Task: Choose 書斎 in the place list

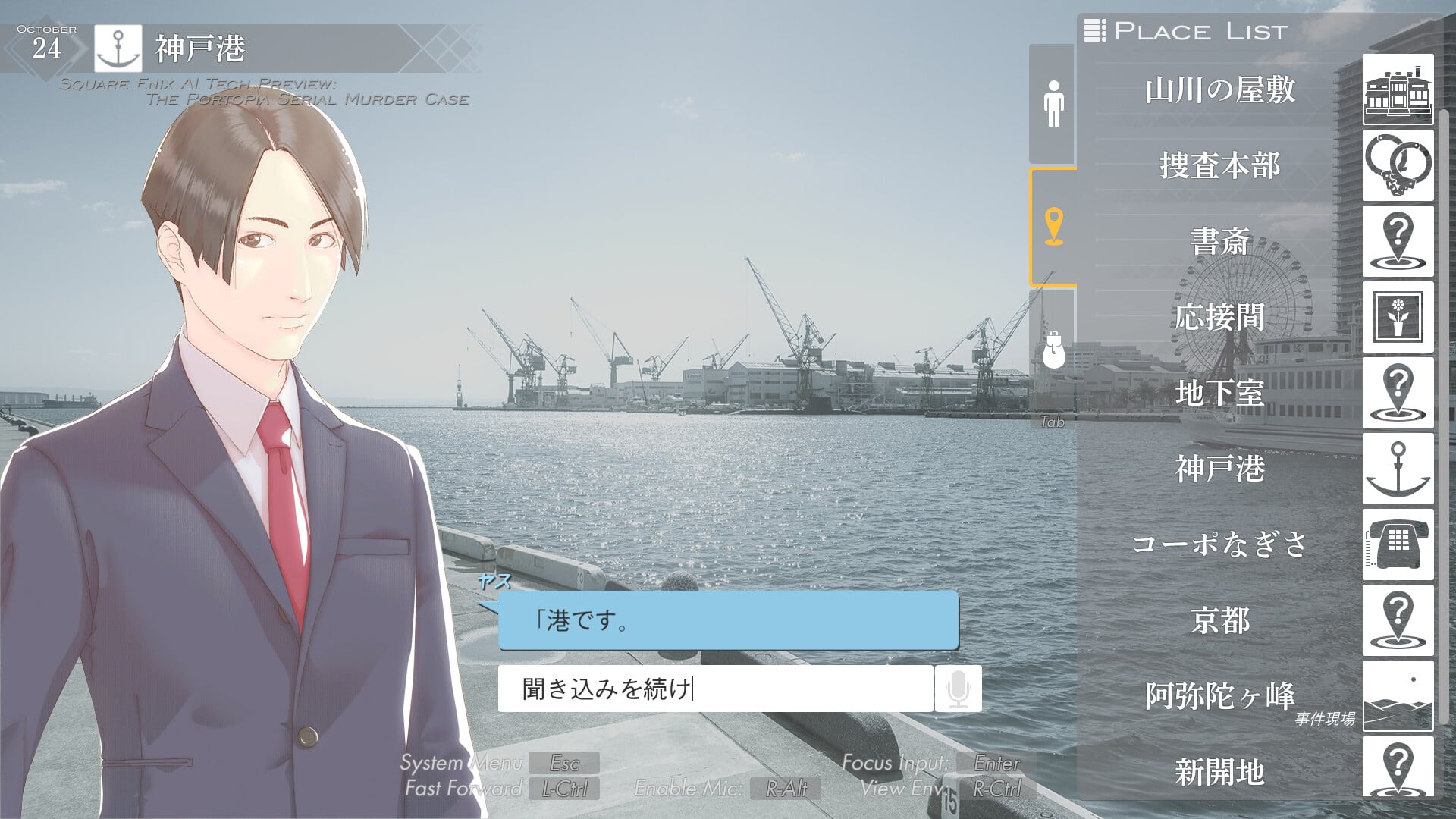Action: click(x=1219, y=241)
